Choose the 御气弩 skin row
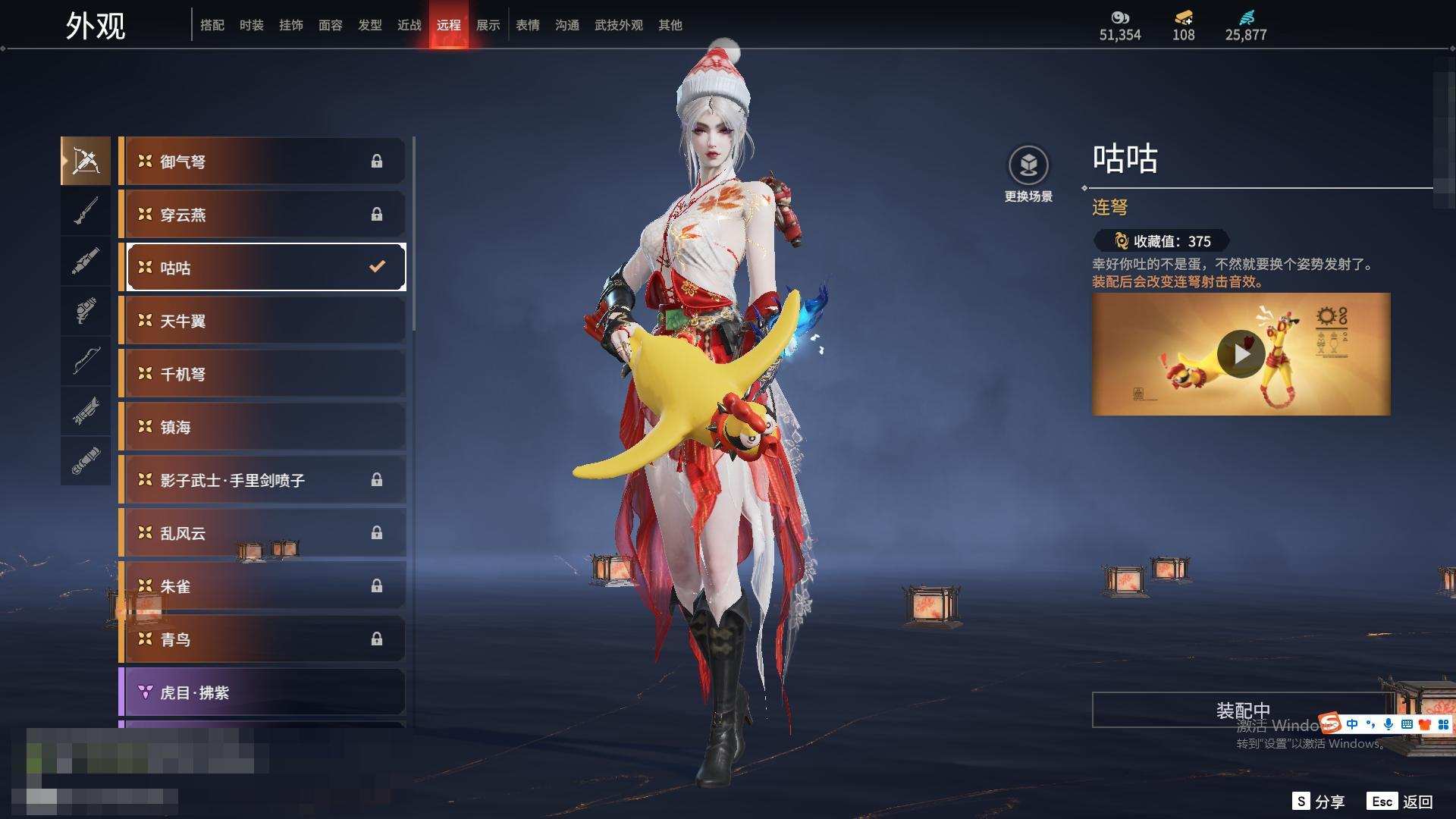This screenshot has height=819, width=1456. (262, 161)
